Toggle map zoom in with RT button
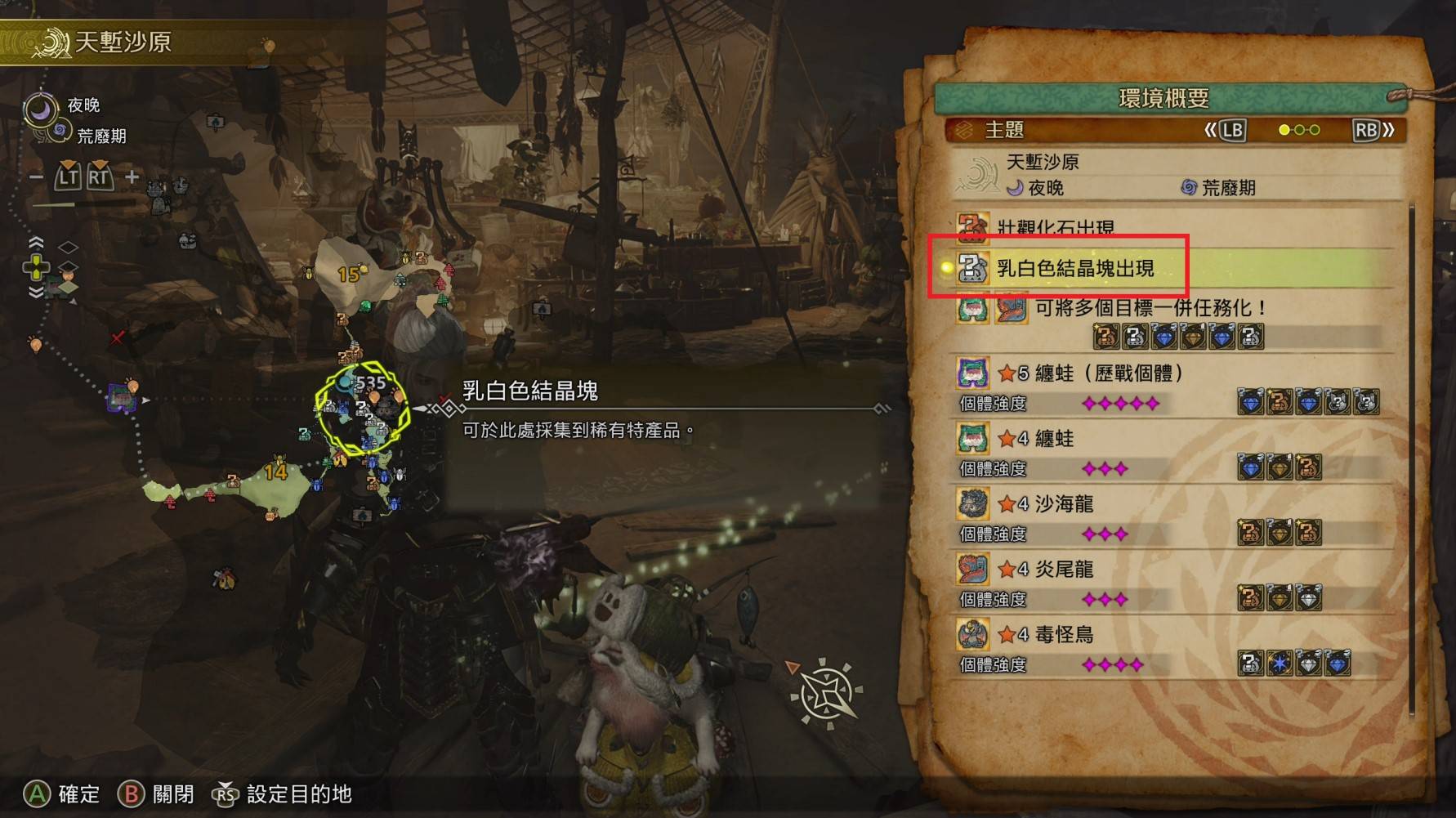 click(99, 175)
